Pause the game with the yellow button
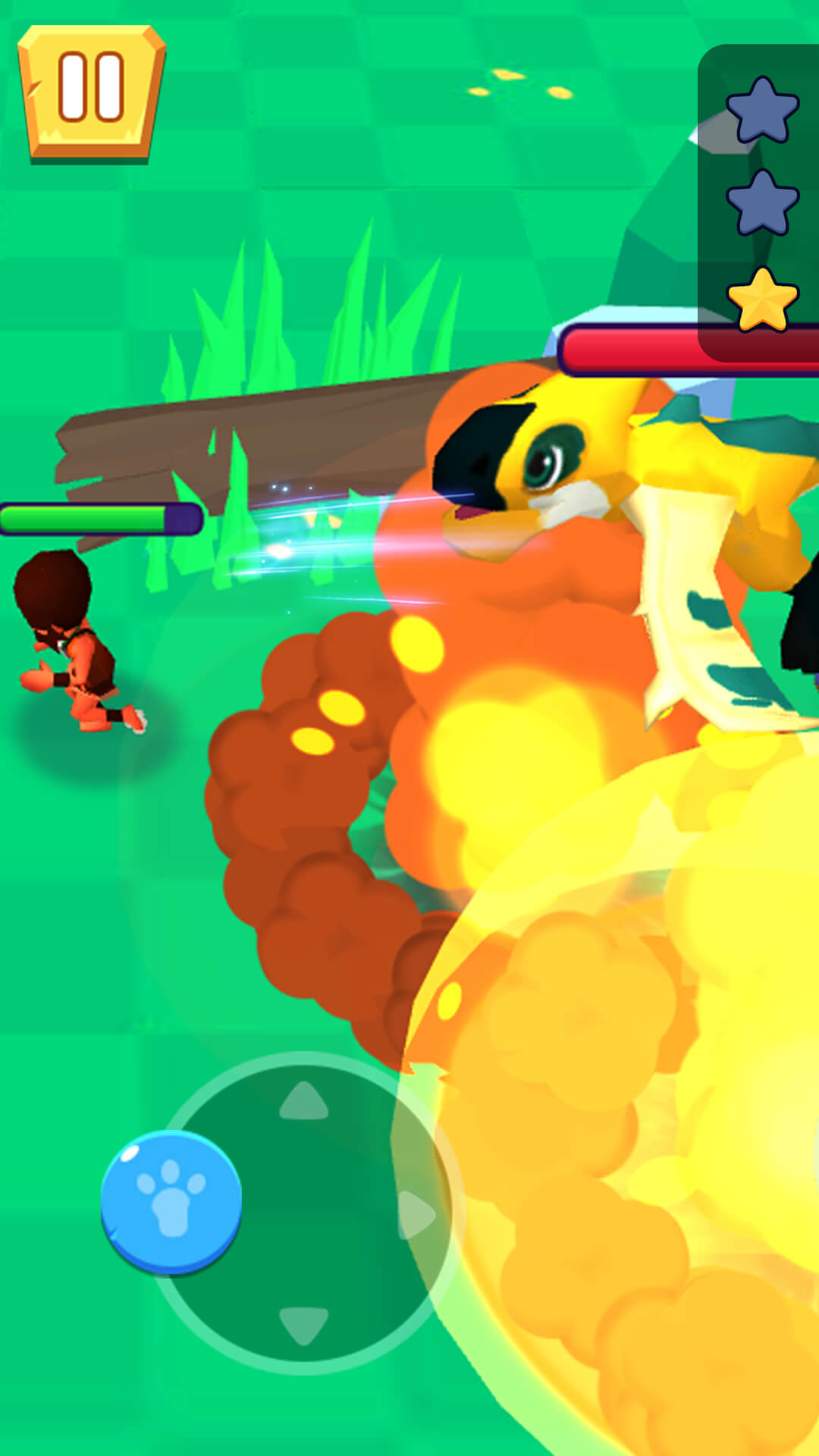 click(x=91, y=91)
